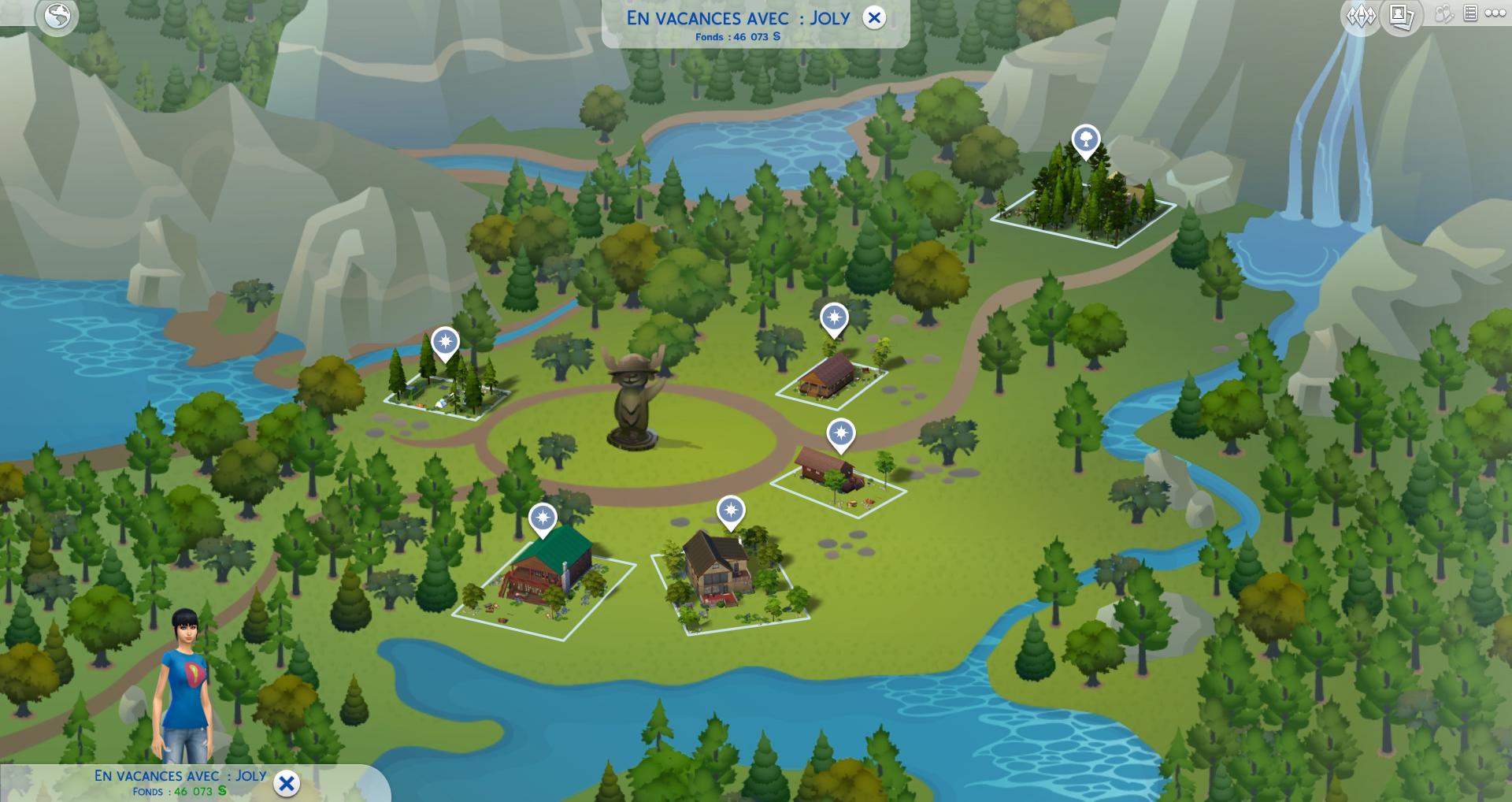Open the list panel icon

[x=1469, y=13]
